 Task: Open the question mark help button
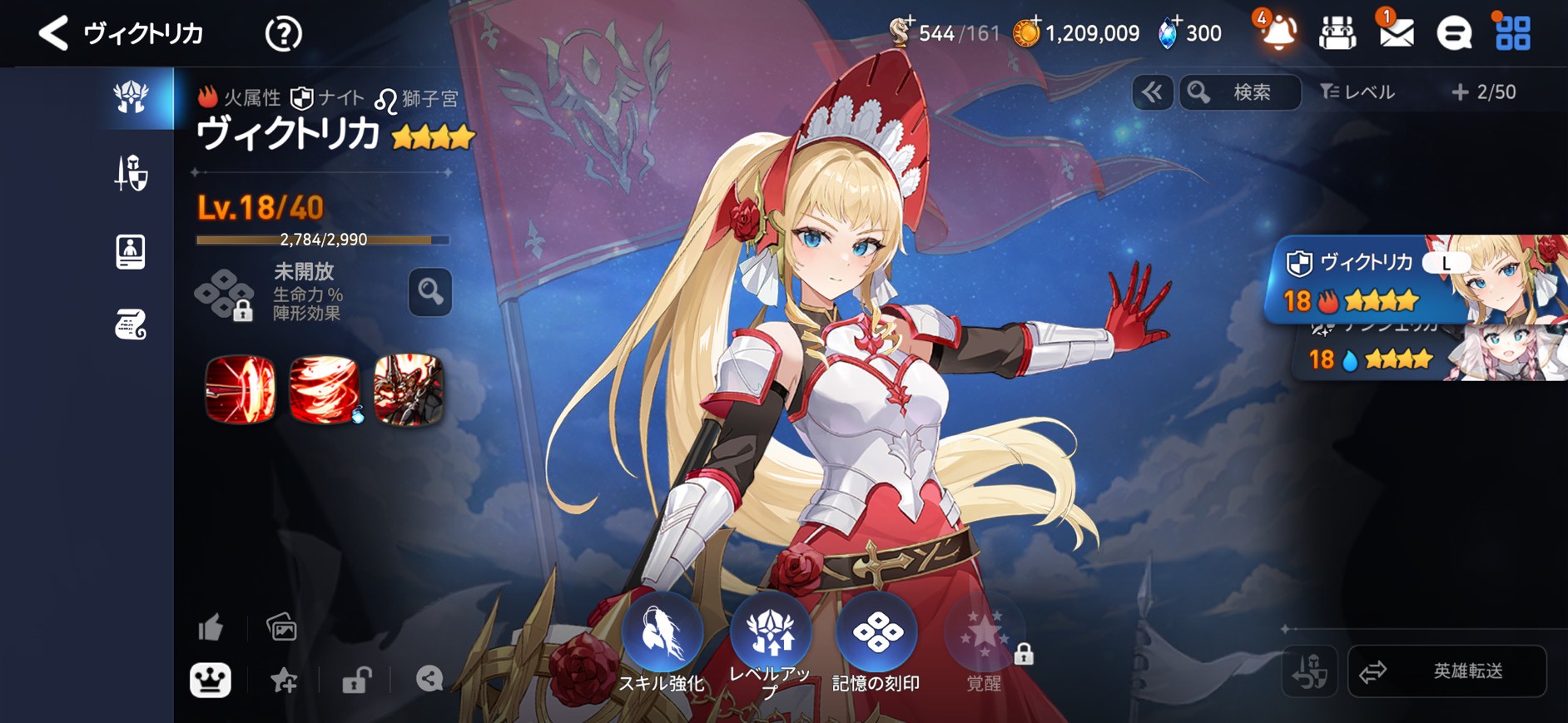[283, 34]
